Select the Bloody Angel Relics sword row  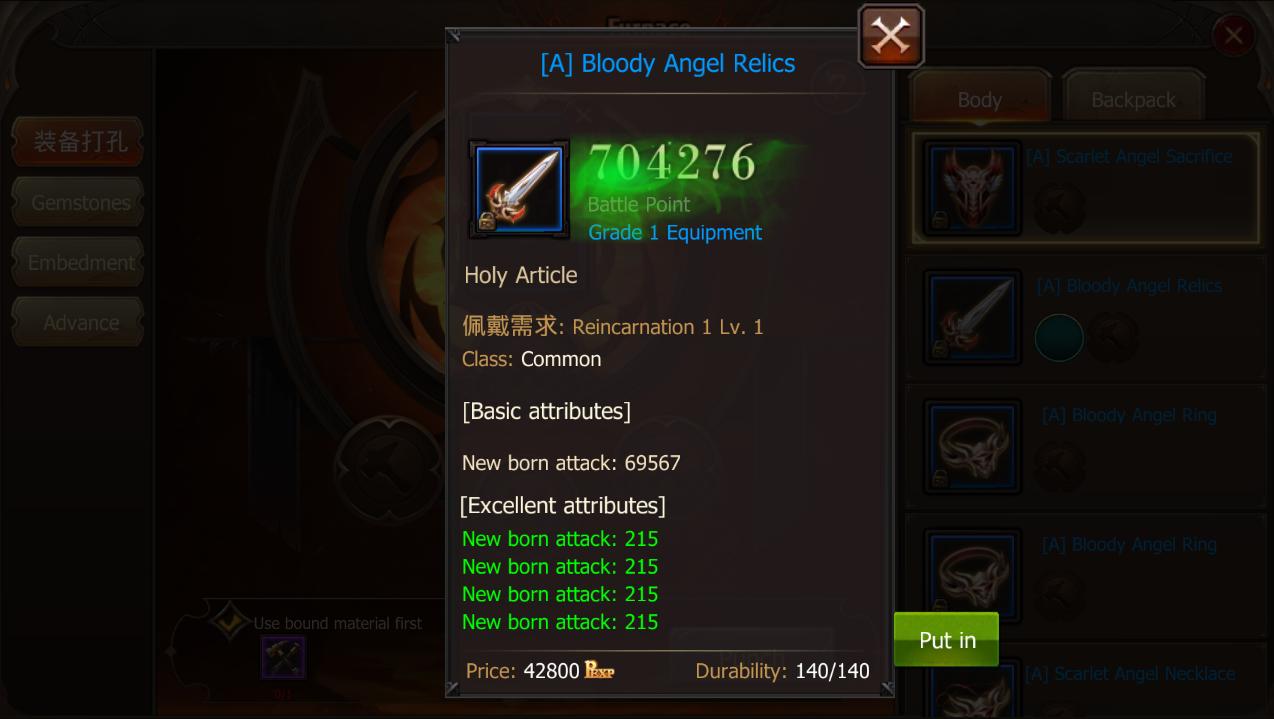[1085, 318]
